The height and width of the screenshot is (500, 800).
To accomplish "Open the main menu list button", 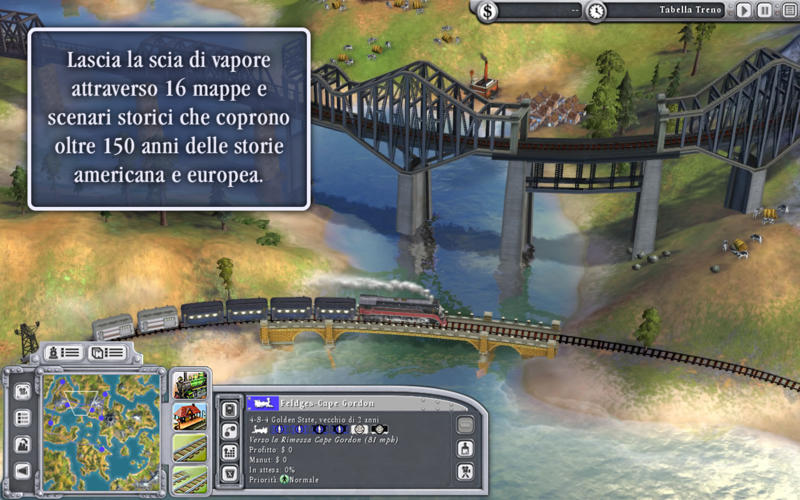I will click(789, 11).
